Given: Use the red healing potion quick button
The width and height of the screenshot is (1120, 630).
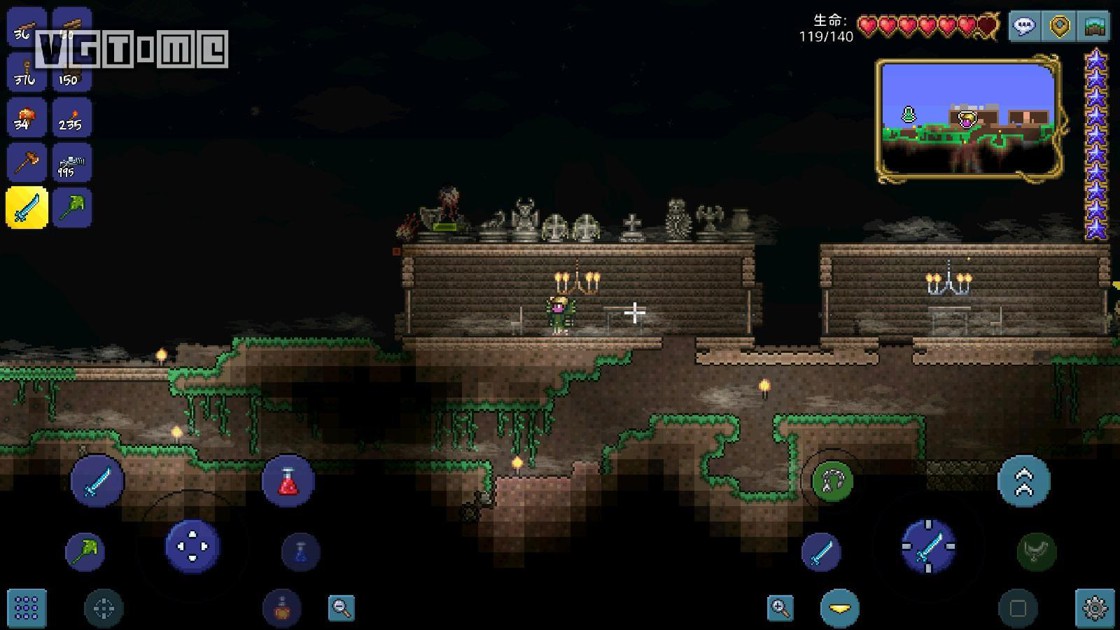Looking at the screenshot, I should coord(288,481).
